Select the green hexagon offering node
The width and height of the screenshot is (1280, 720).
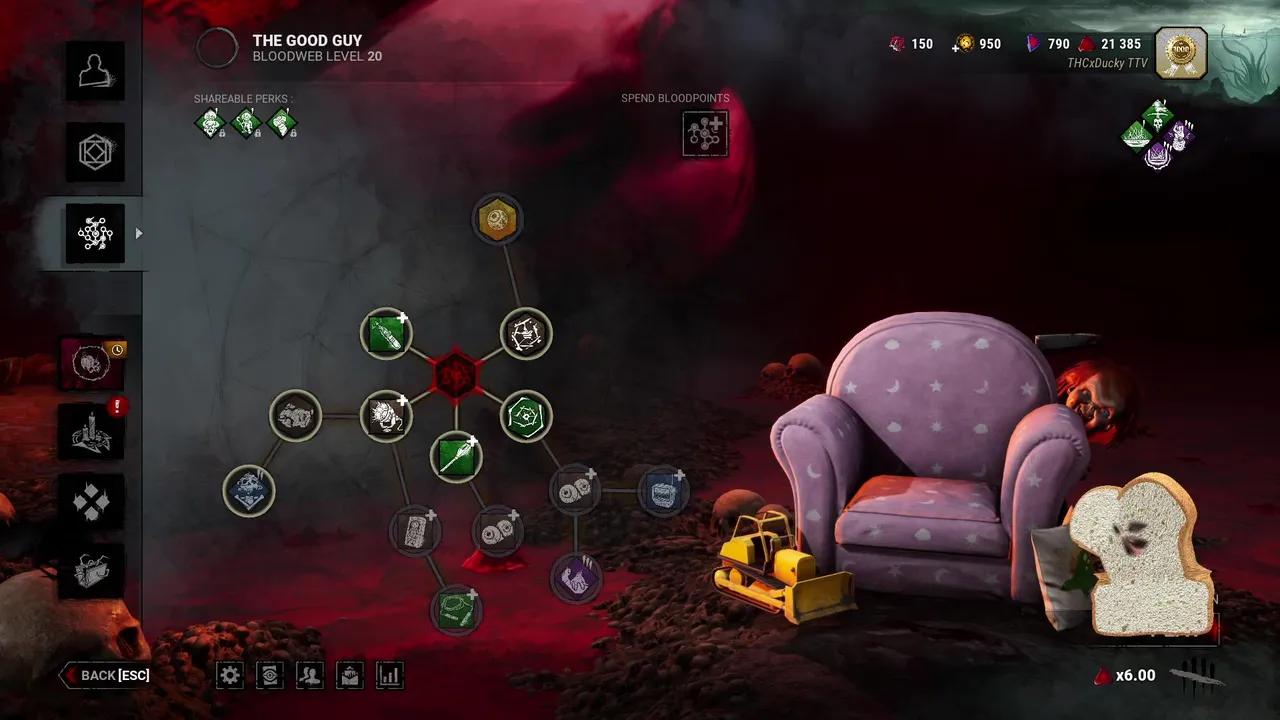[x=526, y=416]
